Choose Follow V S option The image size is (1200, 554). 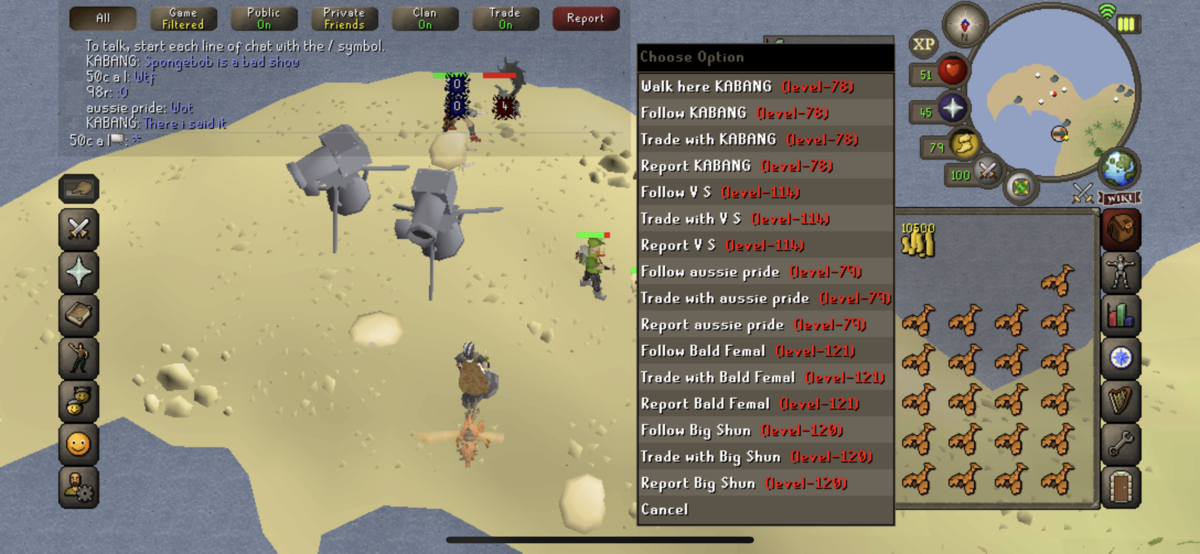point(720,193)
